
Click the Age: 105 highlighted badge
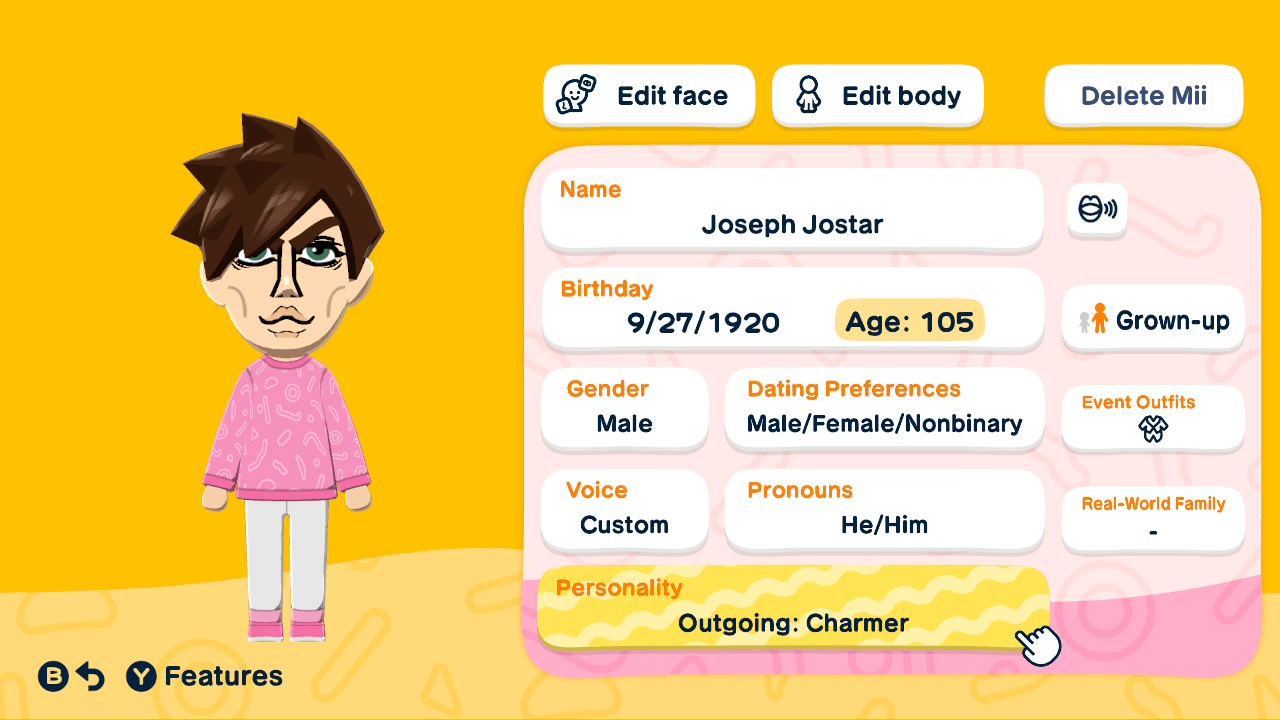tap(908, 321)
